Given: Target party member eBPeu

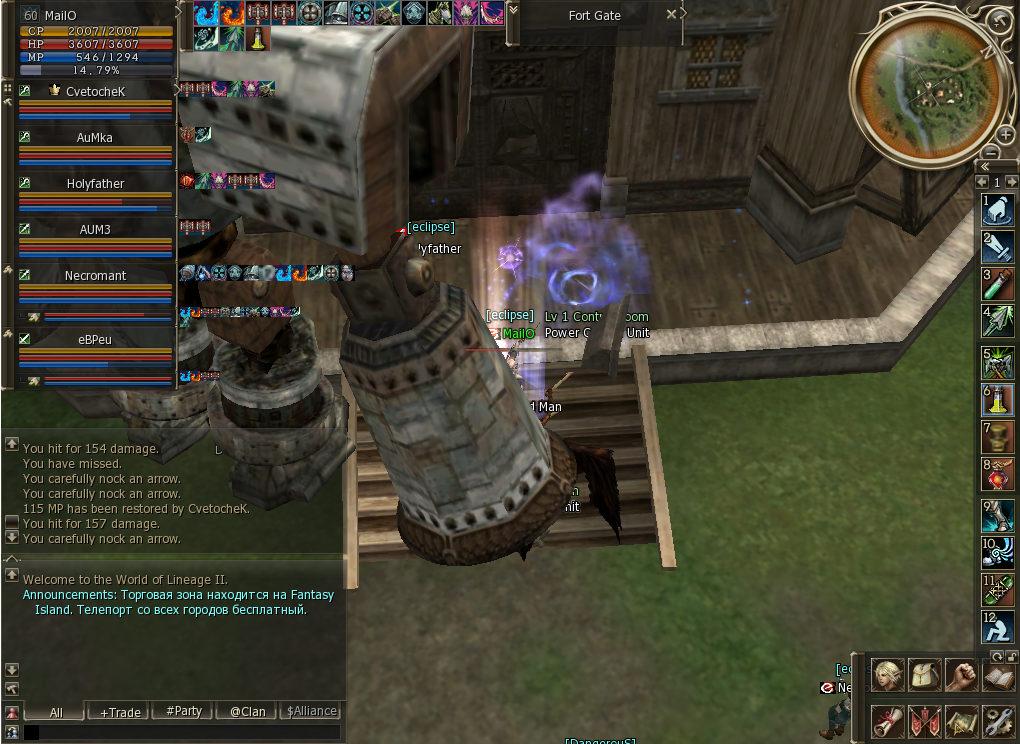Looking at the screenshot, I should (x=95, y=339).
